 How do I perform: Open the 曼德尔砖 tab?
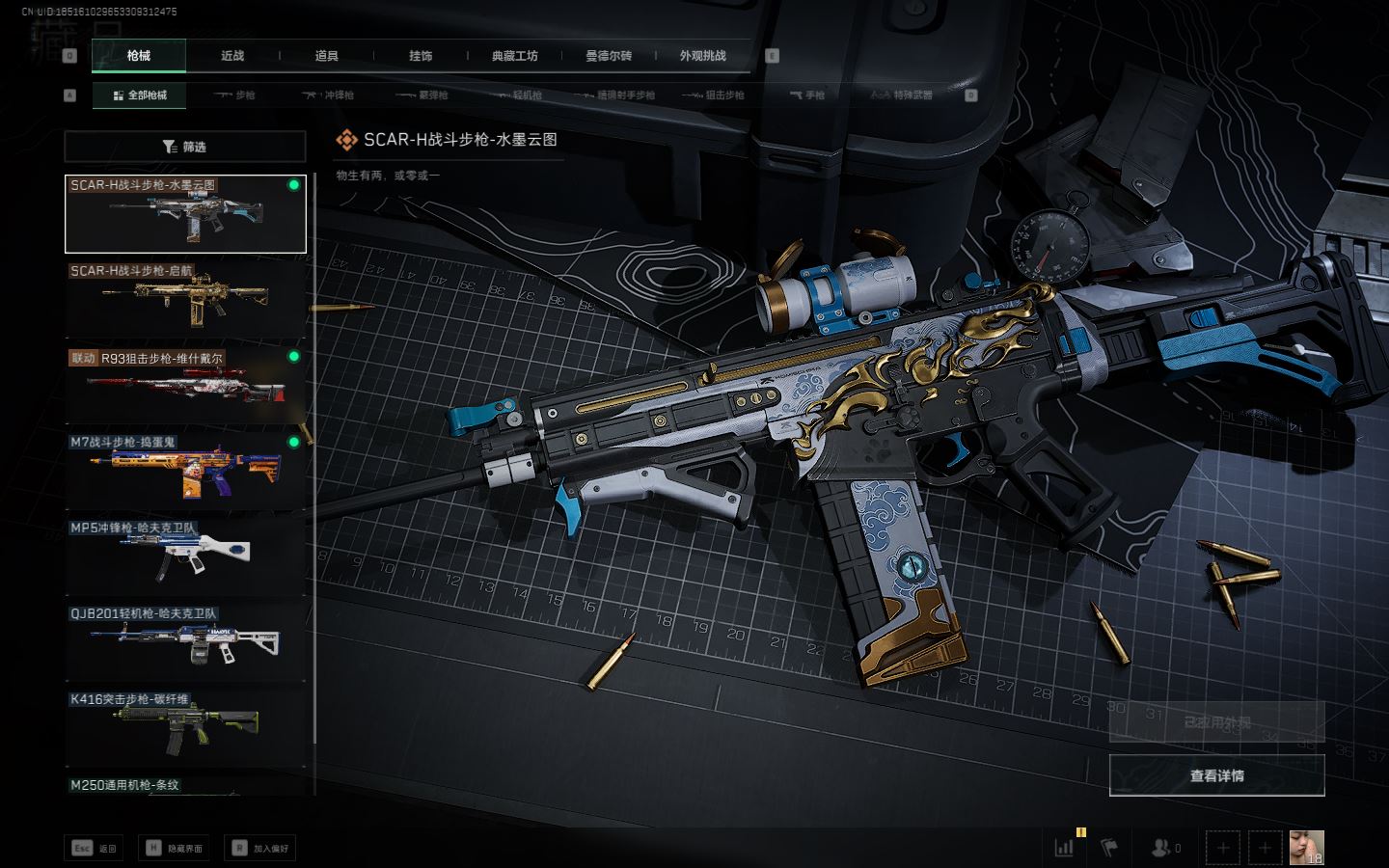click(x=609, y=56)
